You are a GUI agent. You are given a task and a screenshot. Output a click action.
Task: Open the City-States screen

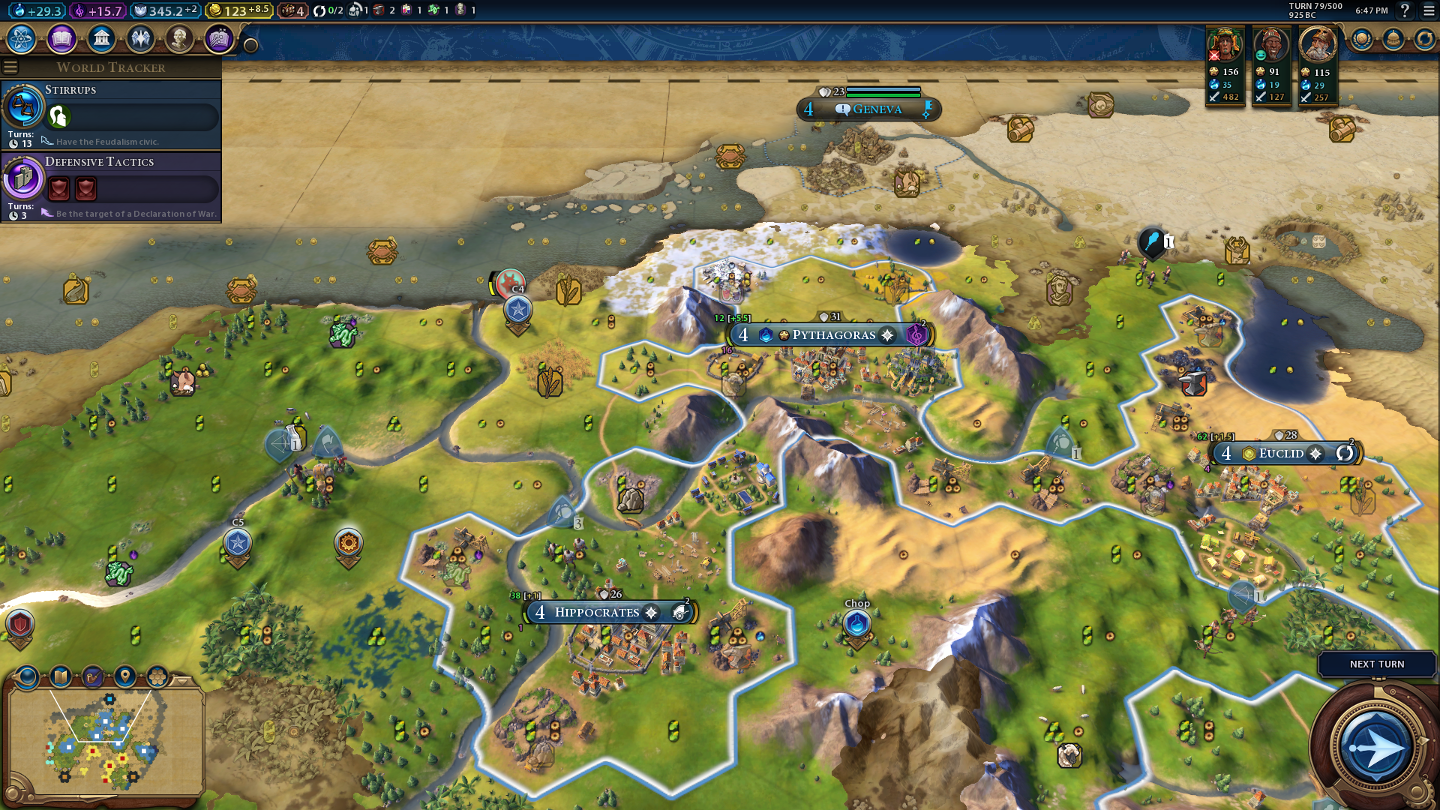point(1393,39)
